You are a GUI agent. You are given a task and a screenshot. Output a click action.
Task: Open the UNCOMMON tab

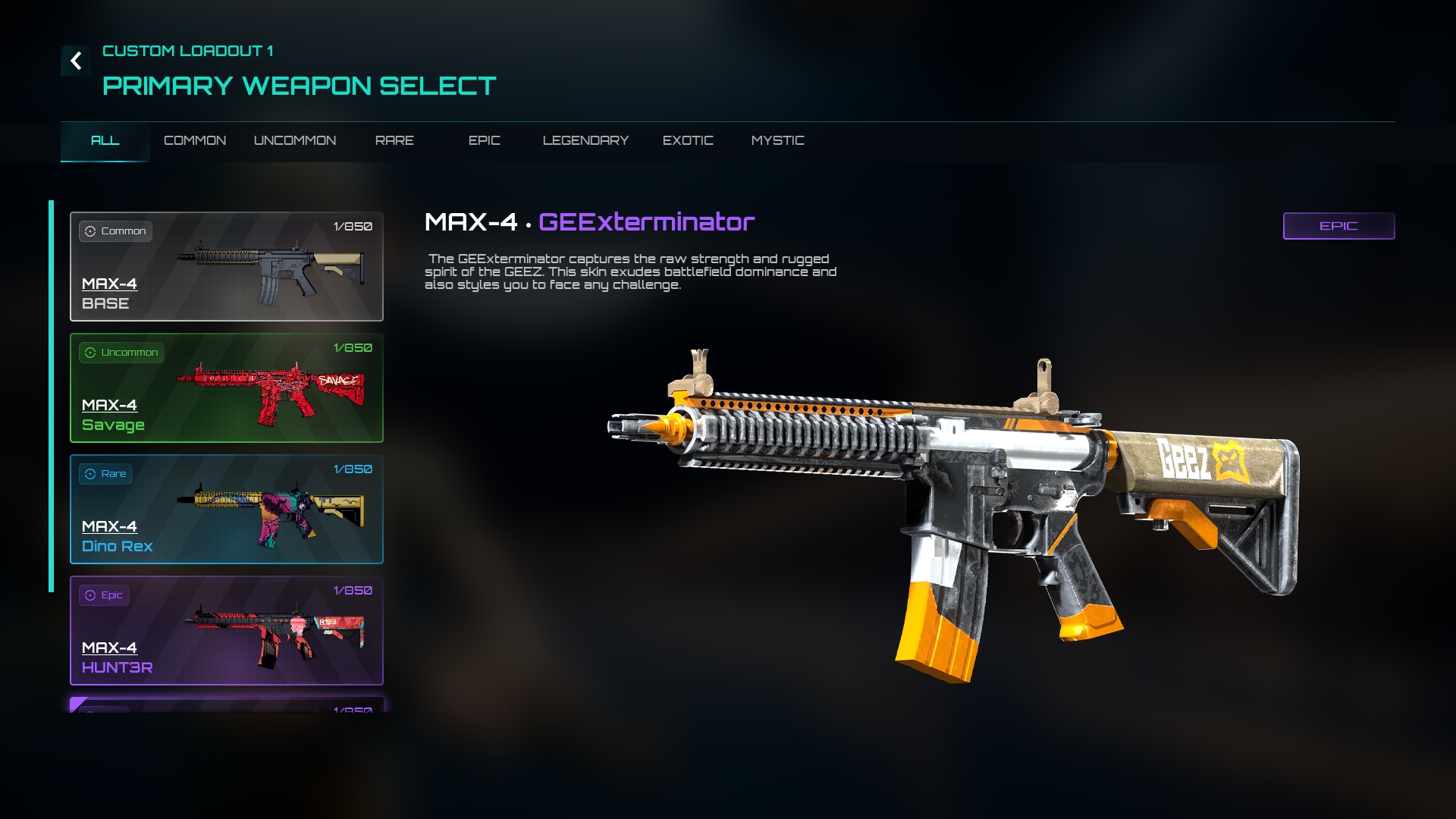295,141
